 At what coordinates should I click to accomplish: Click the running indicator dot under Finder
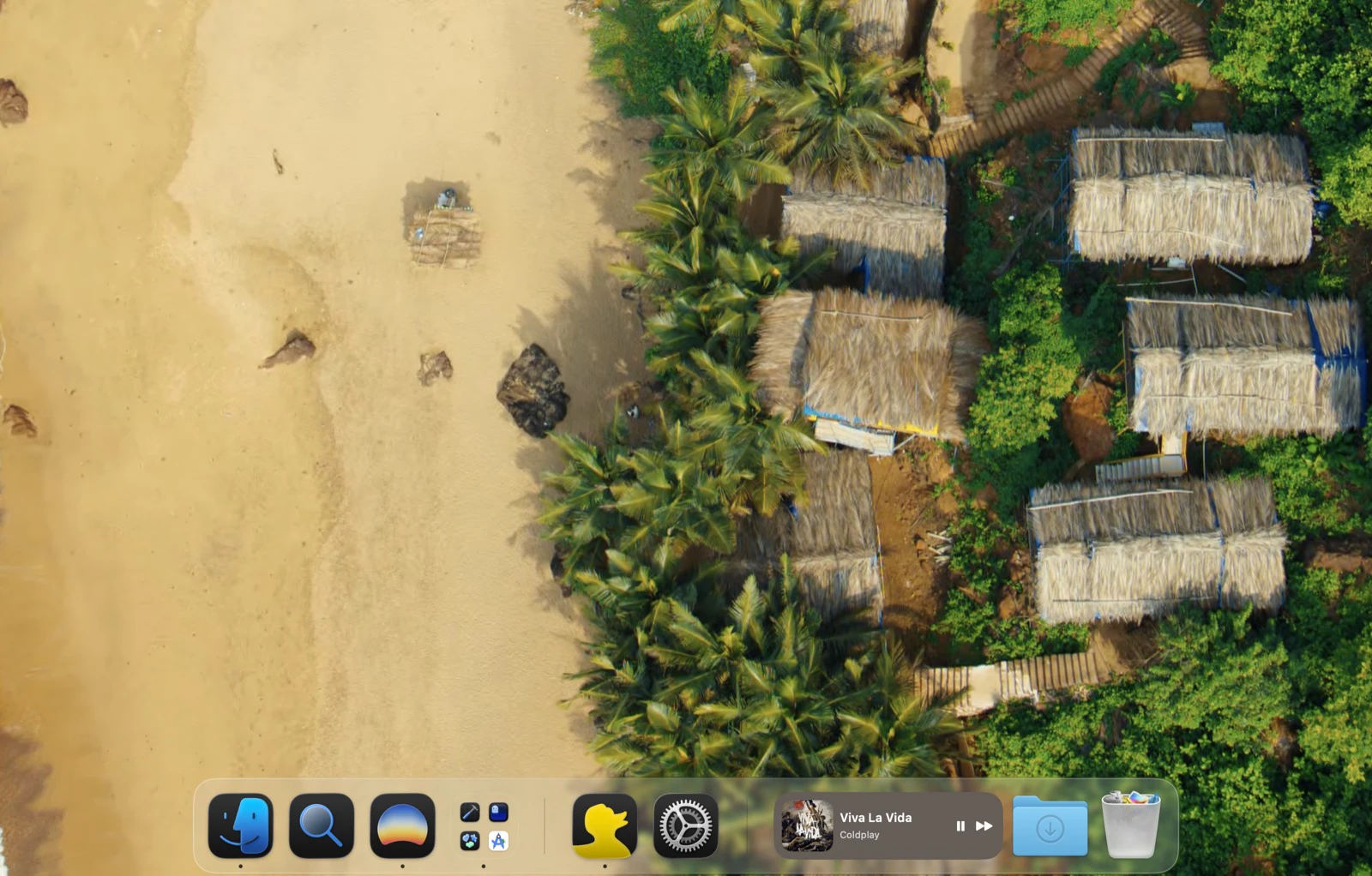pyautogui.click(x=242, y=865)
